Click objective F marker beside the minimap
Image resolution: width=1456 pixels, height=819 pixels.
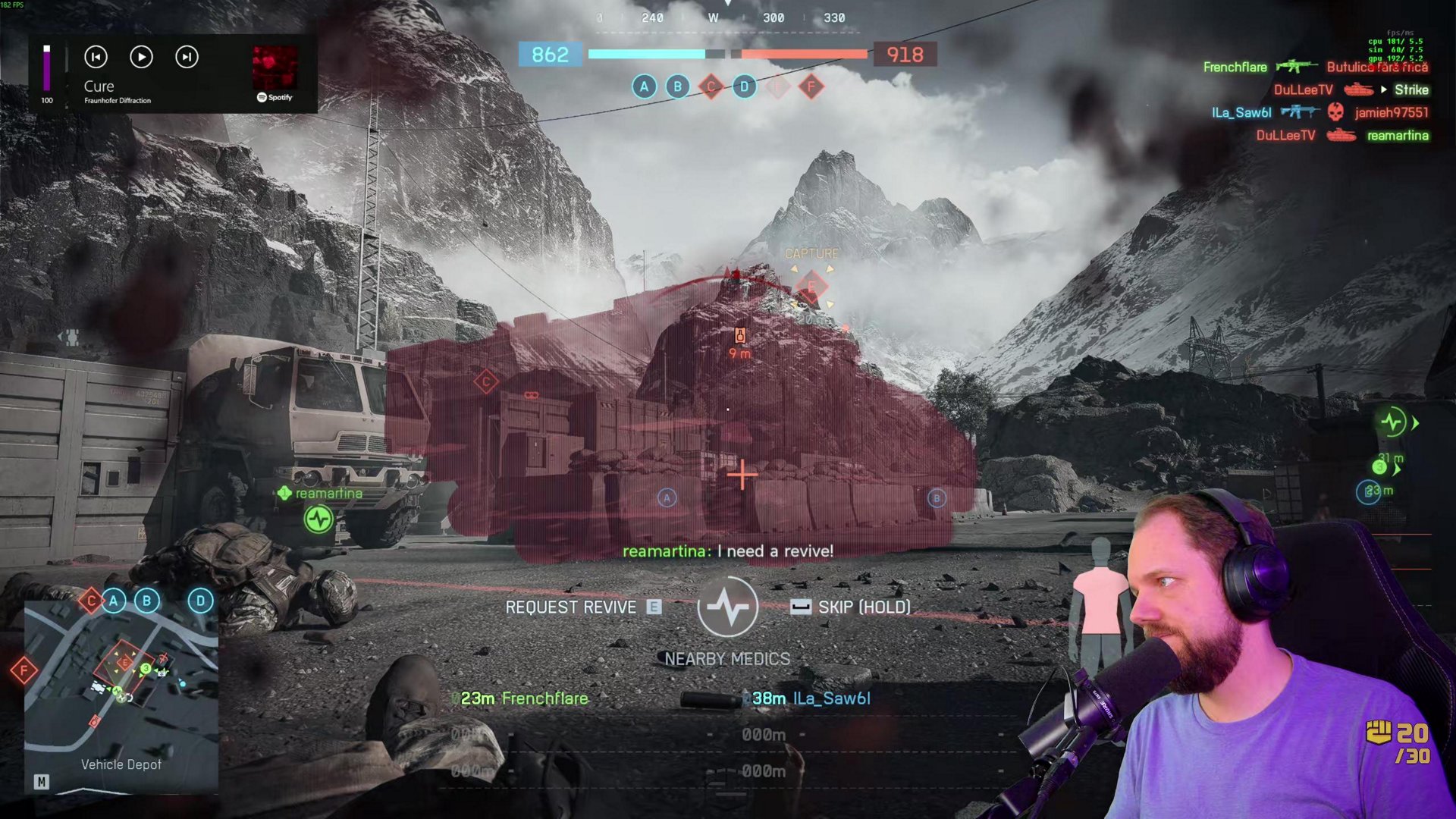[x=24, y=670]
